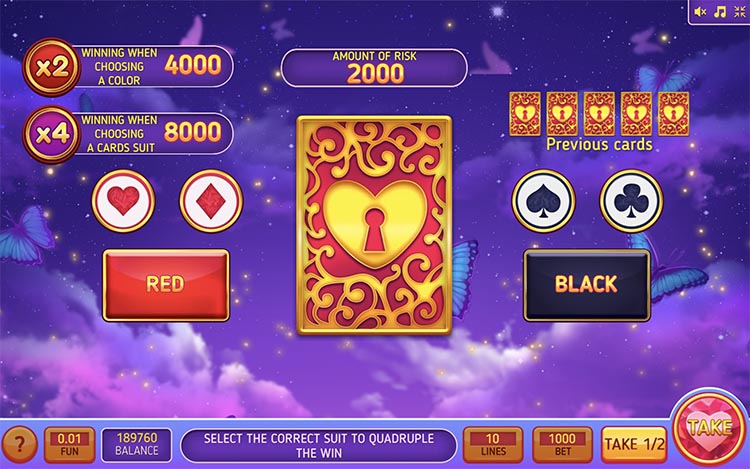Click the 1000 BET button

563,444
